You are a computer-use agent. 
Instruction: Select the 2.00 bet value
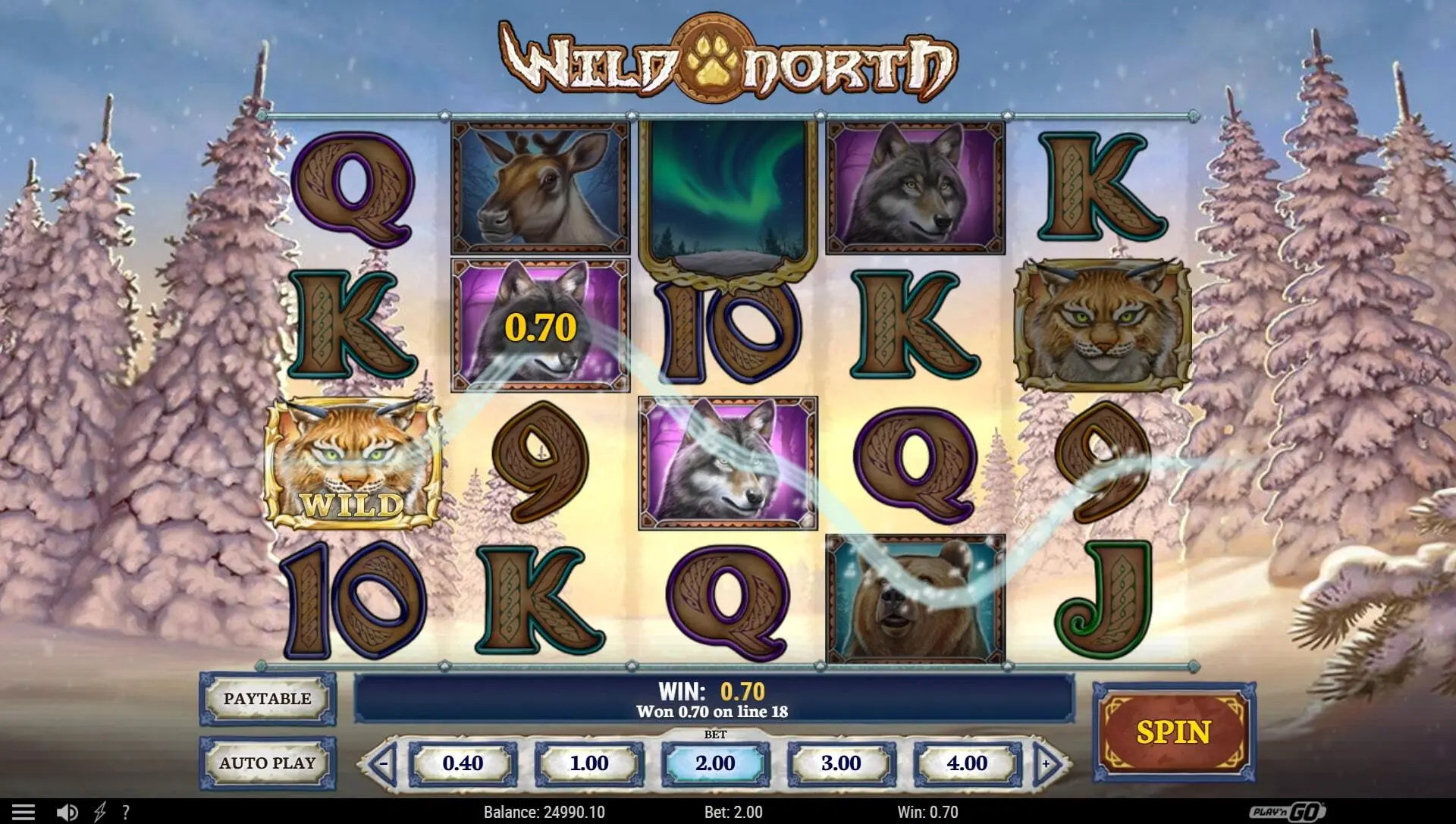pyautogui.click(x=715, y=763)
